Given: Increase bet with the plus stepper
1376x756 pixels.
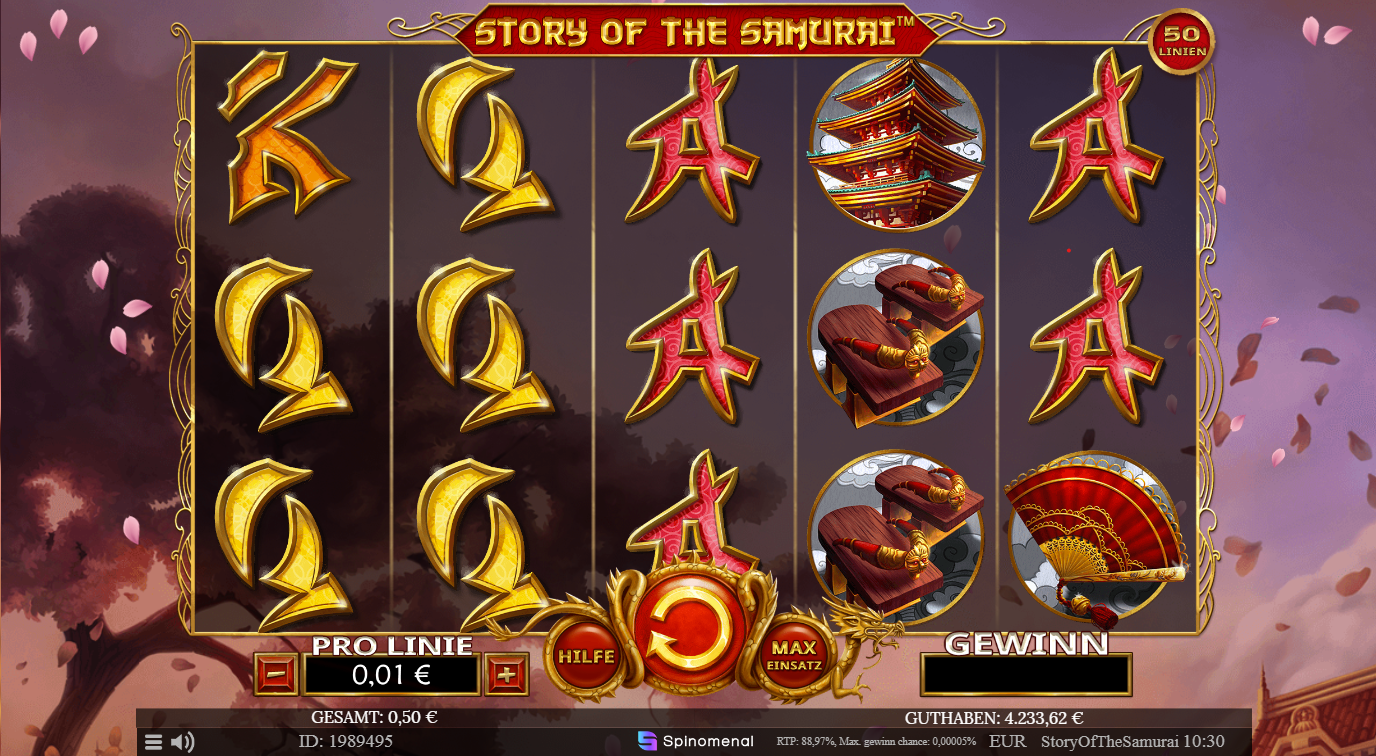Looking at the screenshot, I should point(508,673).
